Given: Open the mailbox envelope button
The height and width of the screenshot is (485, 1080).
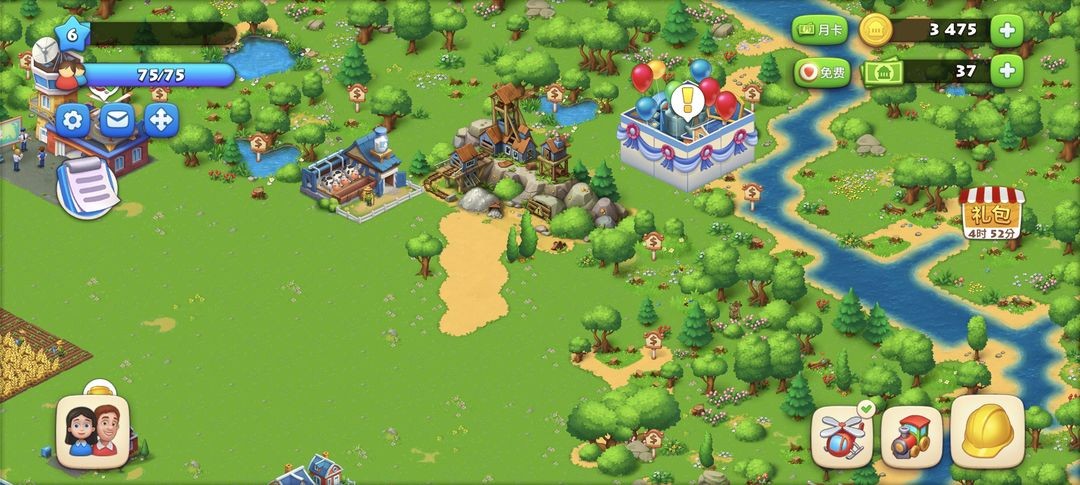Looking at the screenshot, I should pyautogui.click(x=117, y=120).
